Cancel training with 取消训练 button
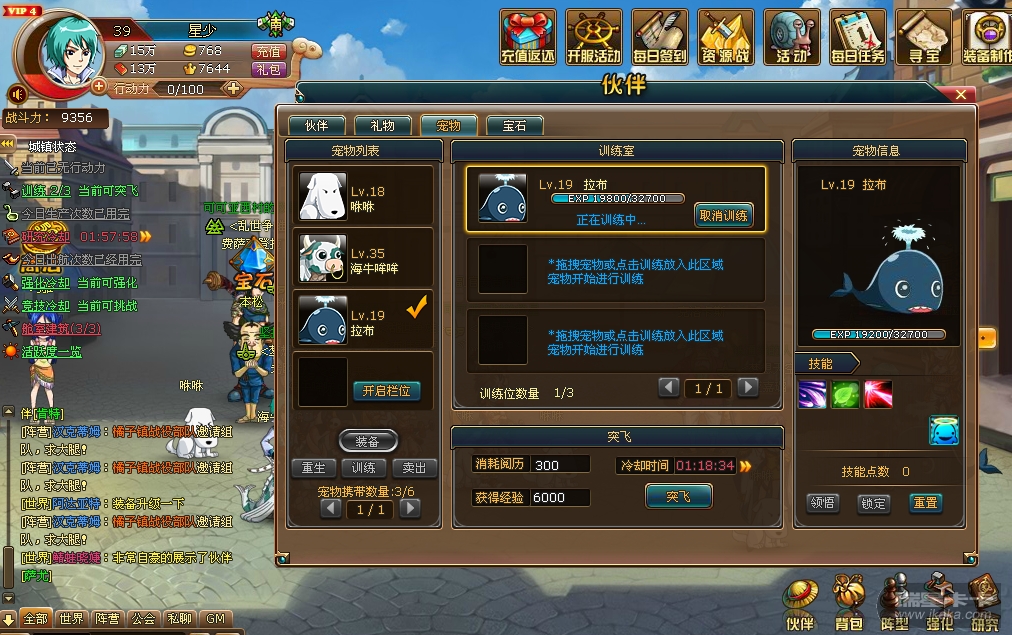This screenshot has height=635, width=1012. 723,216
